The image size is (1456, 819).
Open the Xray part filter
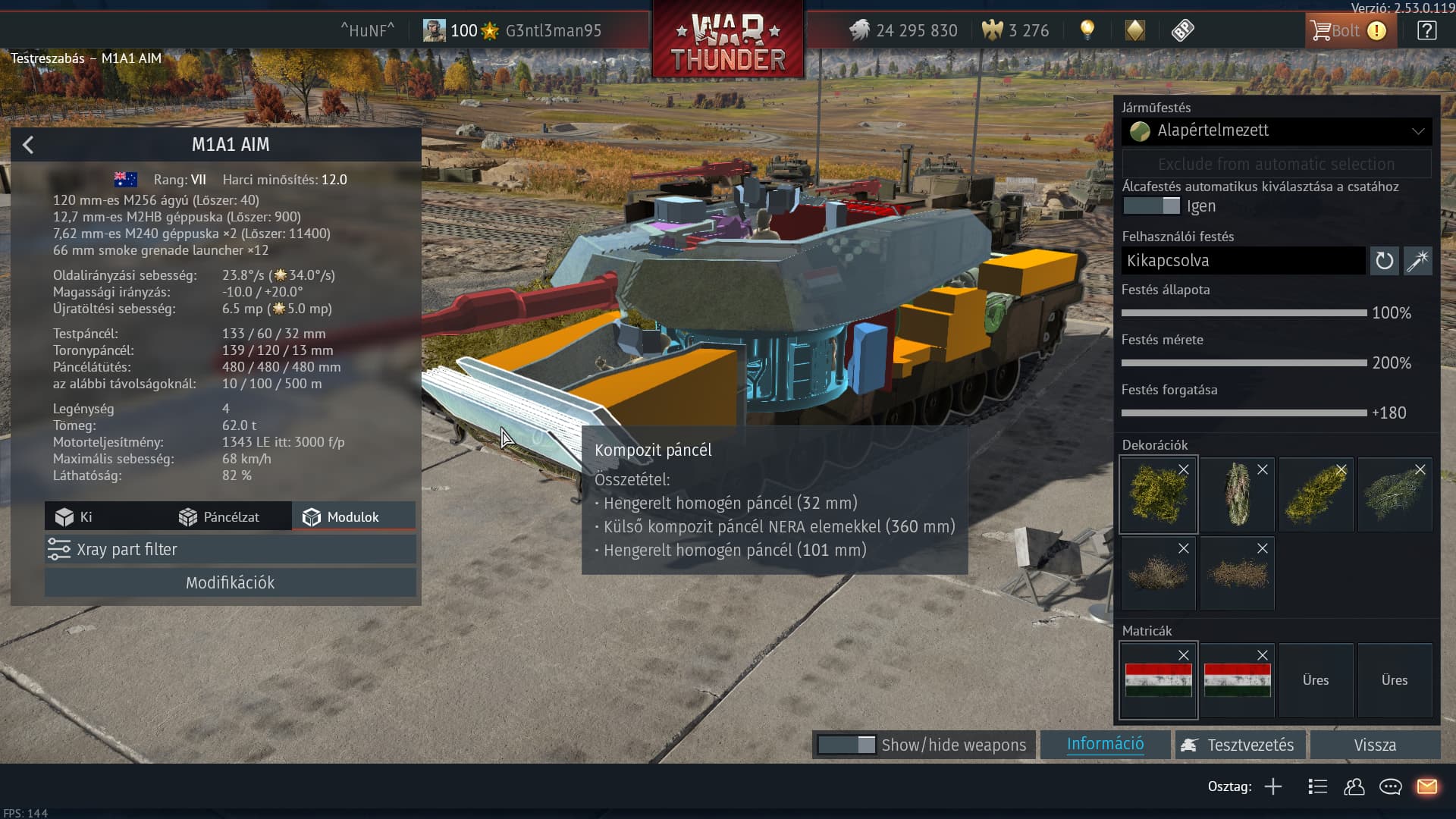tap(230, 550)
